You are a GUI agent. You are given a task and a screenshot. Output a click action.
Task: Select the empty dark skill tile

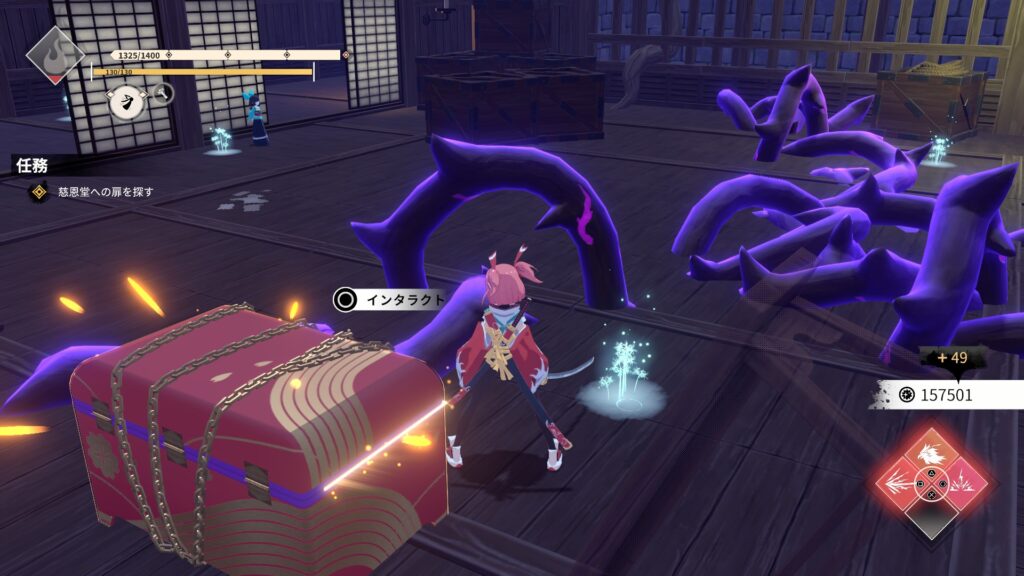click(931, 518)
